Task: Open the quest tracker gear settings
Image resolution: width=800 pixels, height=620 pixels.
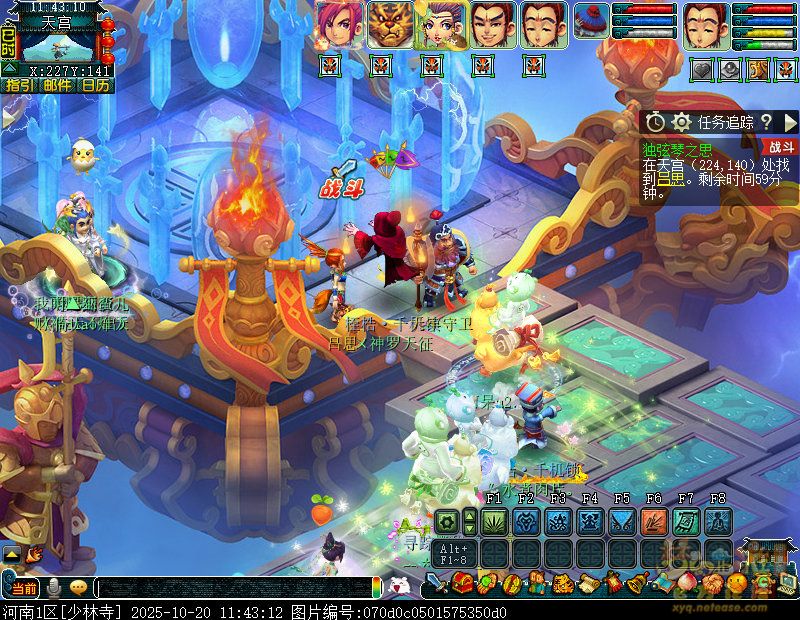Action: (682, 122)
